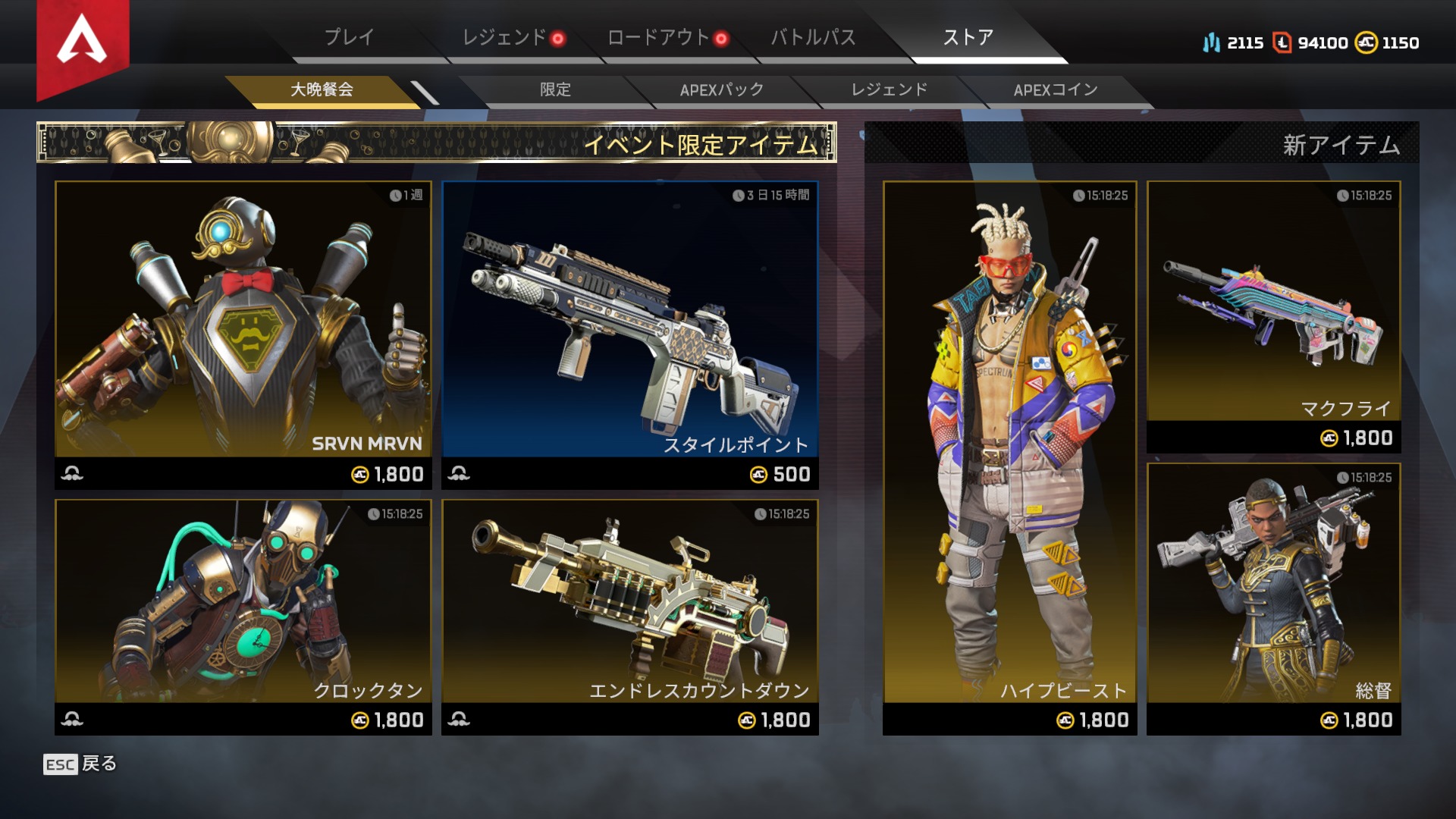This screenshot has height=819, width=1456.
Task: Open the APEXコイン purchase category
Action: click(x=1056, y=89)
